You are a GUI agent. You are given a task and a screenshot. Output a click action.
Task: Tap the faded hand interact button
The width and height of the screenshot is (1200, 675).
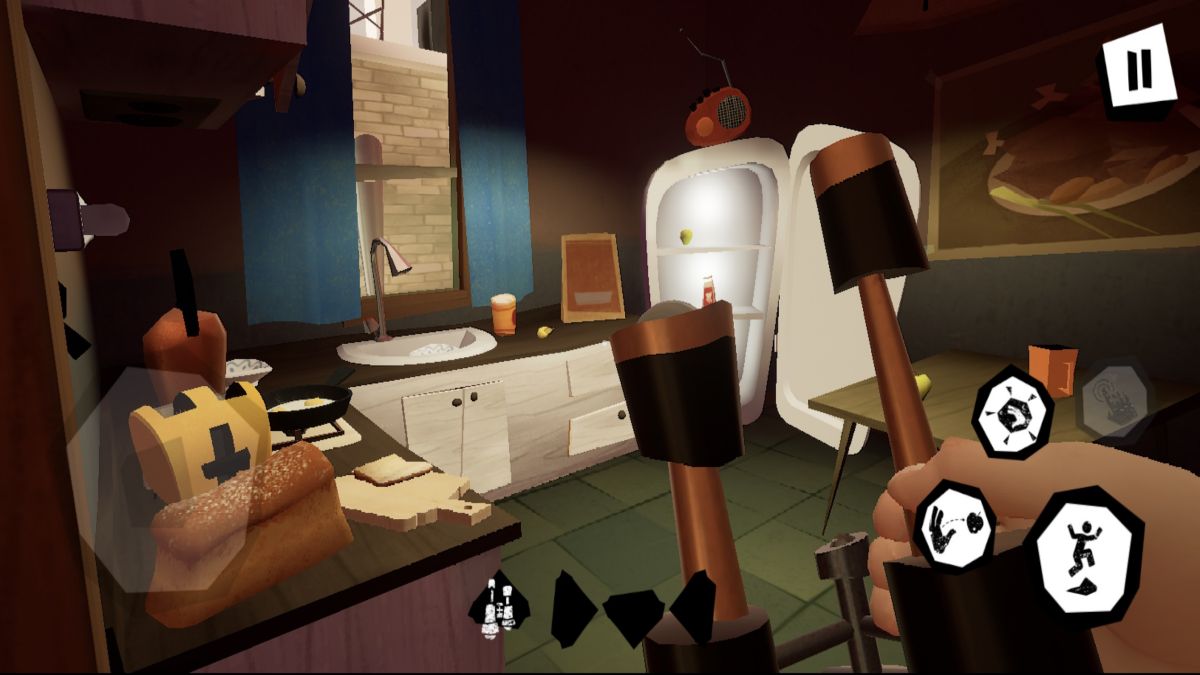click(x=1114, y=399)
